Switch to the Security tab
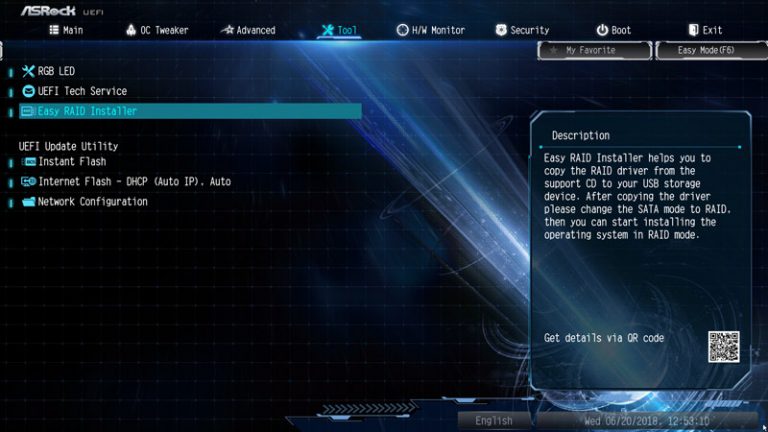 click(x=522, y=30)
